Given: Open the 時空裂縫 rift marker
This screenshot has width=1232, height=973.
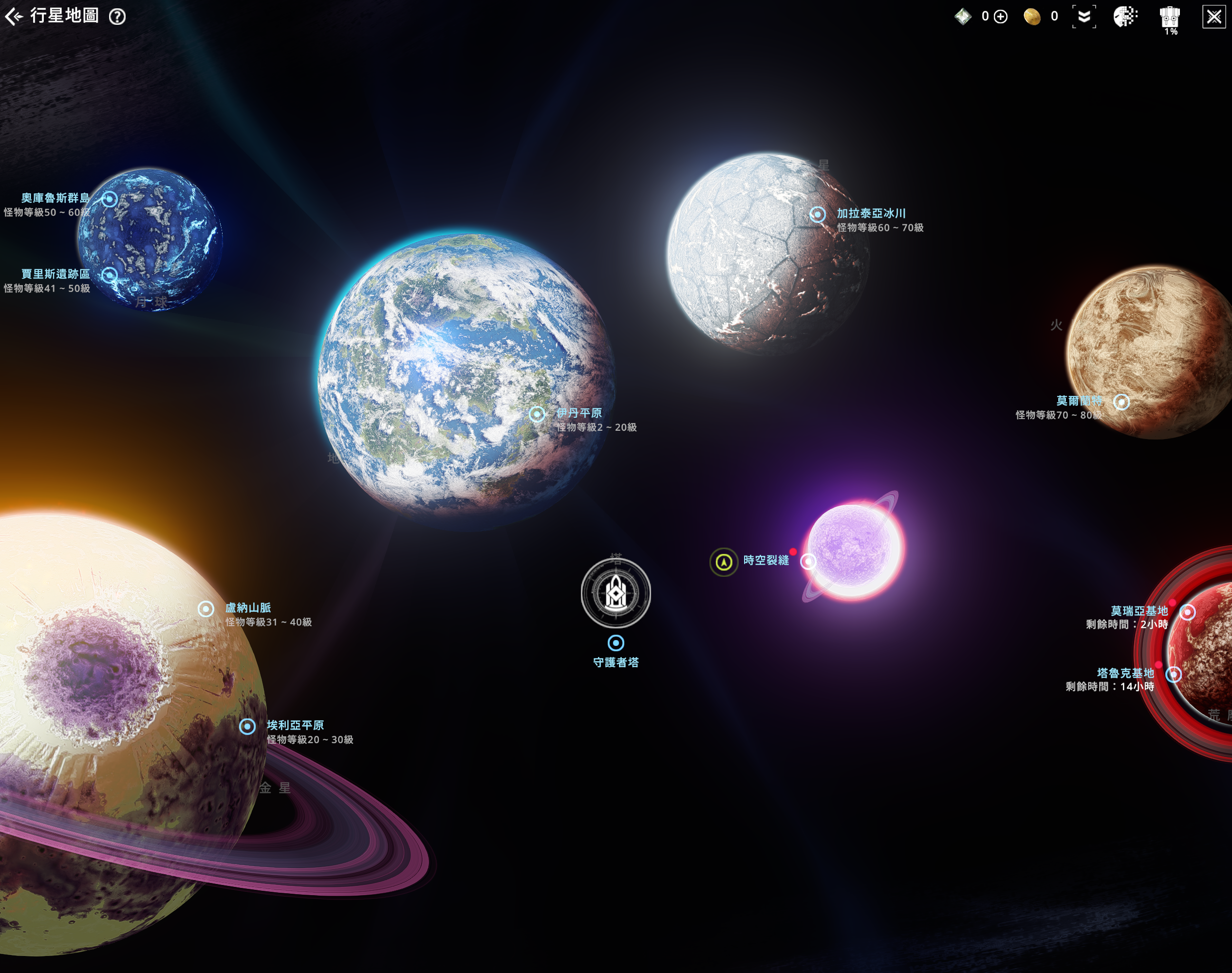Looking at the screenshot, I should pos(808,562).
